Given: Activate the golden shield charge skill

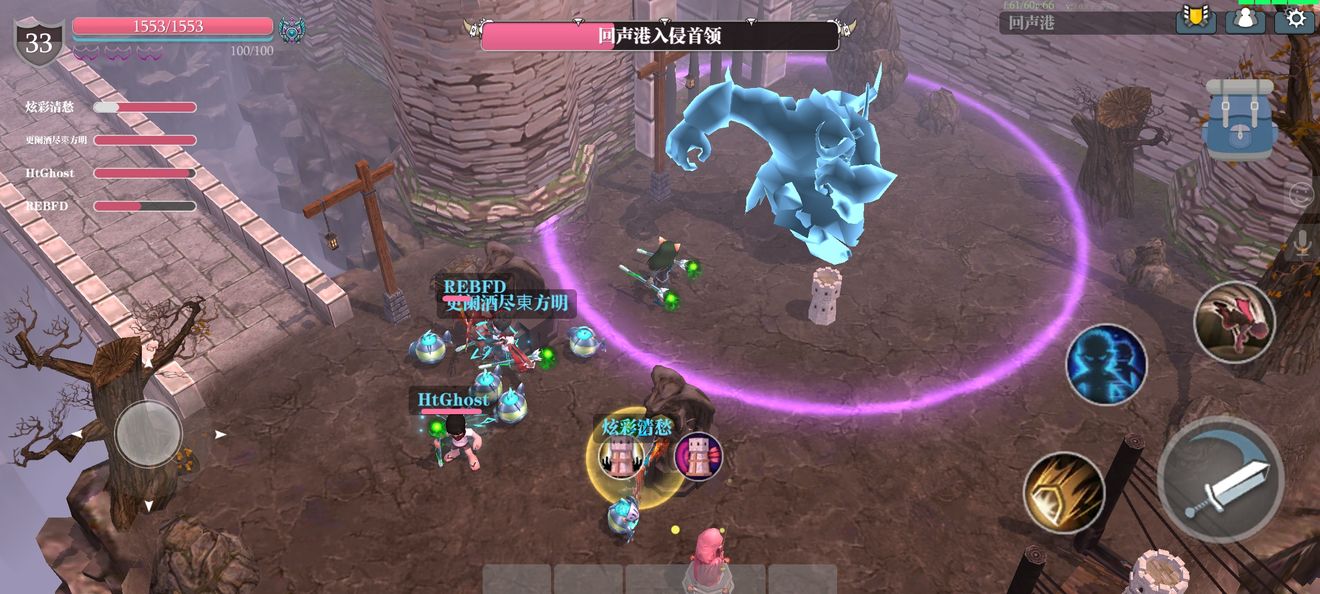Looking at the screenshot, I should point(1063,492).
